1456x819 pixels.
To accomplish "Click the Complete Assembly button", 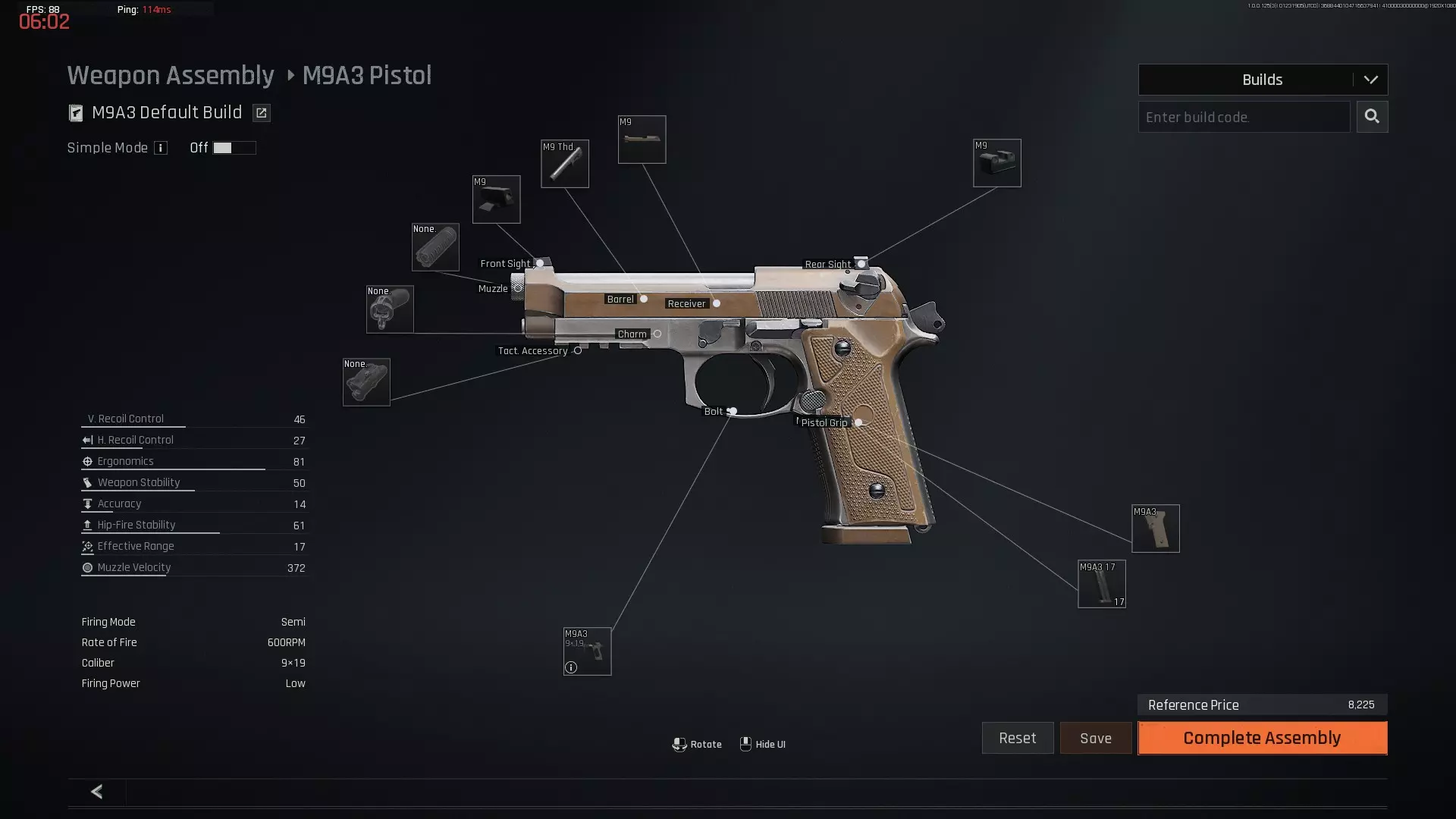I will pos(1262,738).
